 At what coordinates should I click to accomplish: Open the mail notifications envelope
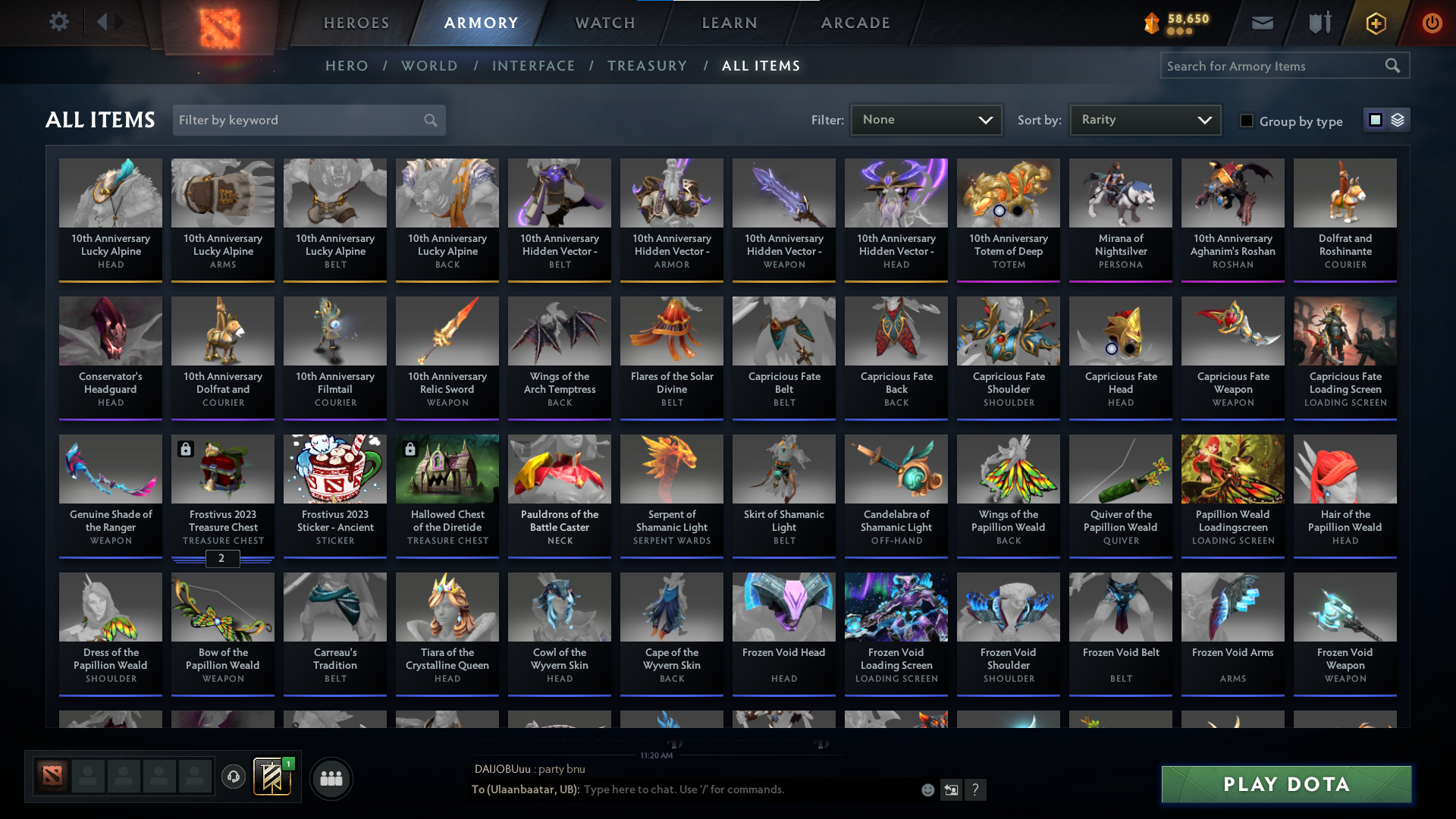(x=1261, y=23)
